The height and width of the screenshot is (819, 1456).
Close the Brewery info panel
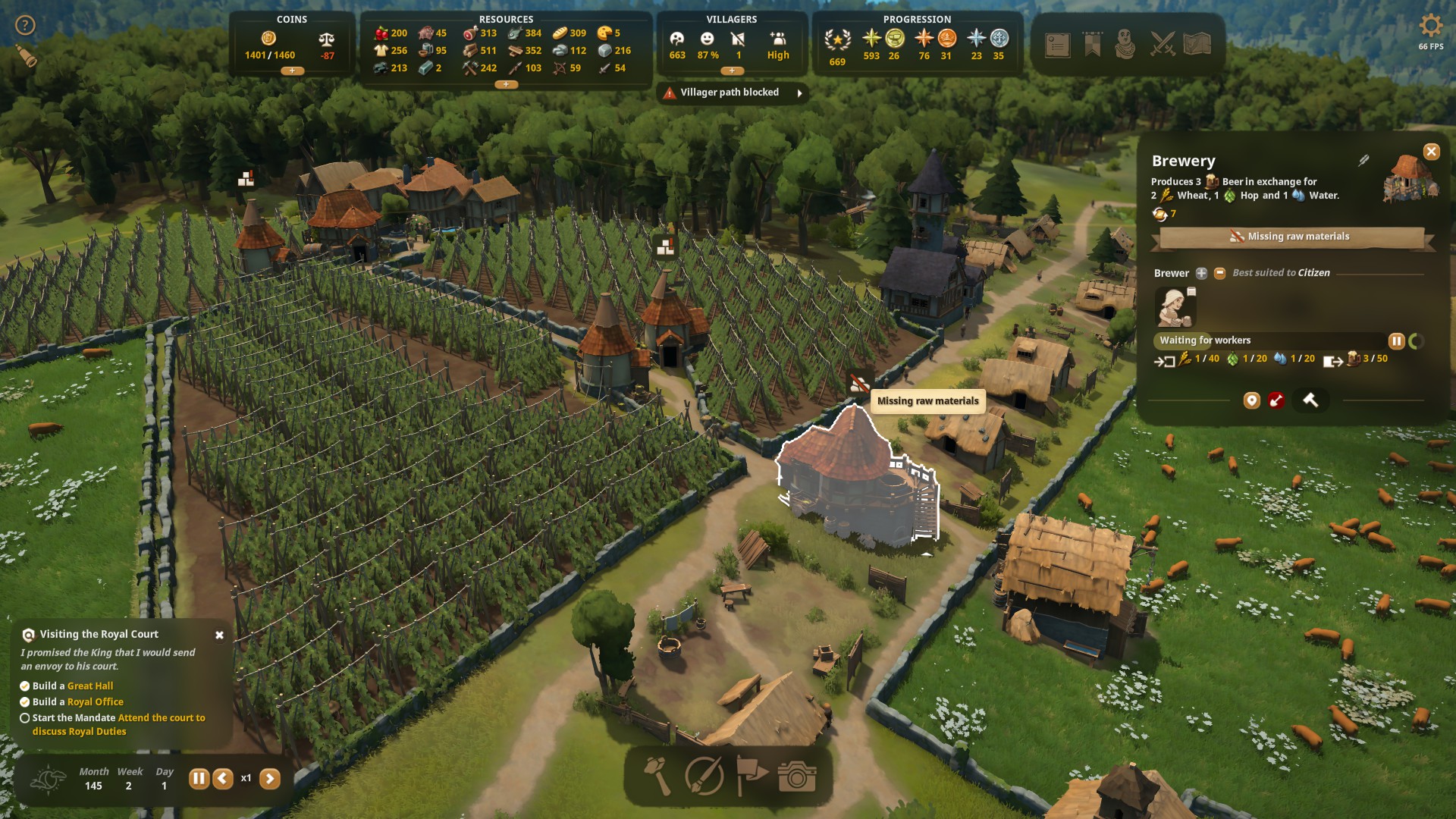[x=1431, y=152]
